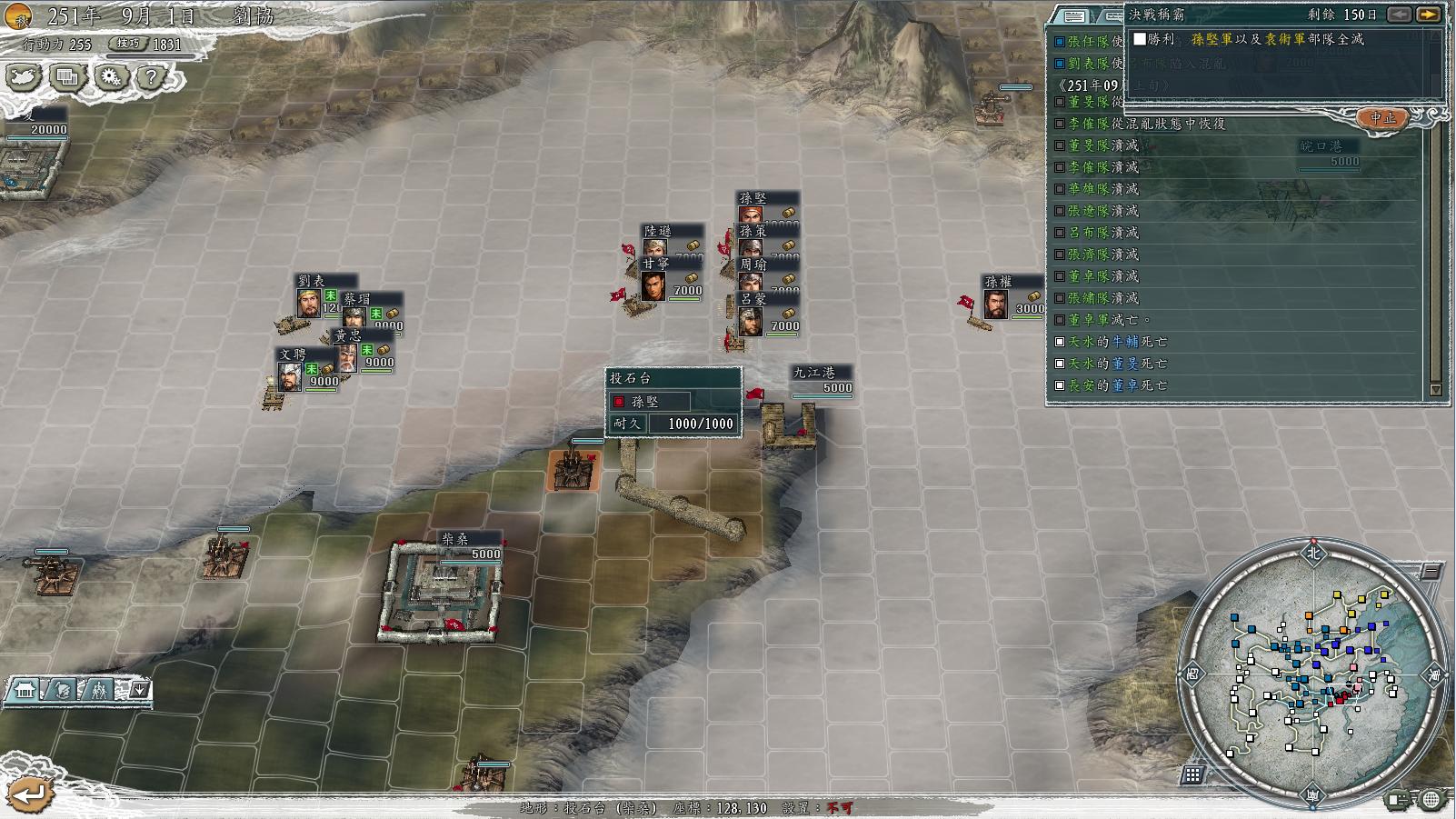Select the 呂布隊潰滅 log entry
This screenshot has width=1456, height=819.
[1102, 233]
